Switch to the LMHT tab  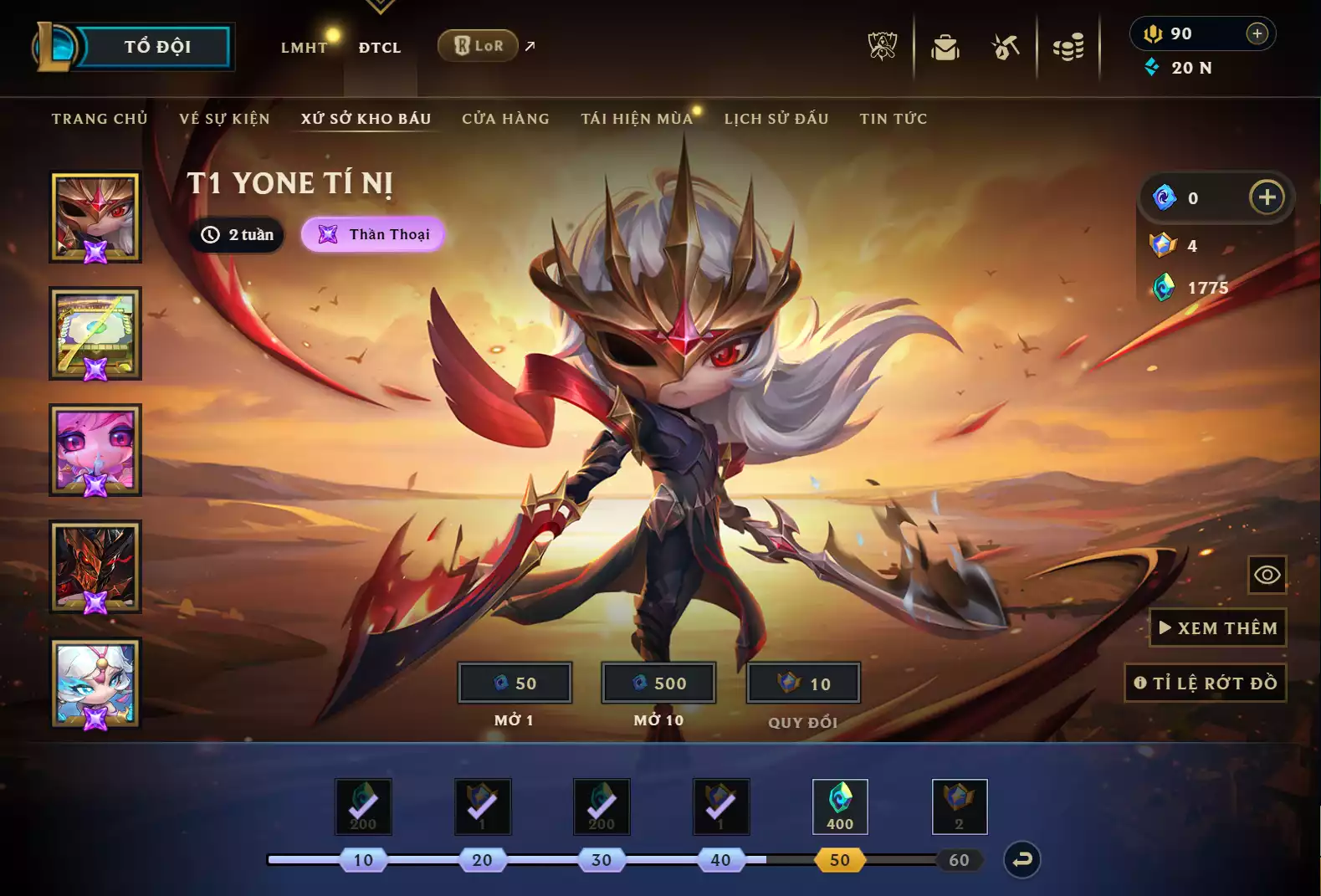(x=304, y=48)
